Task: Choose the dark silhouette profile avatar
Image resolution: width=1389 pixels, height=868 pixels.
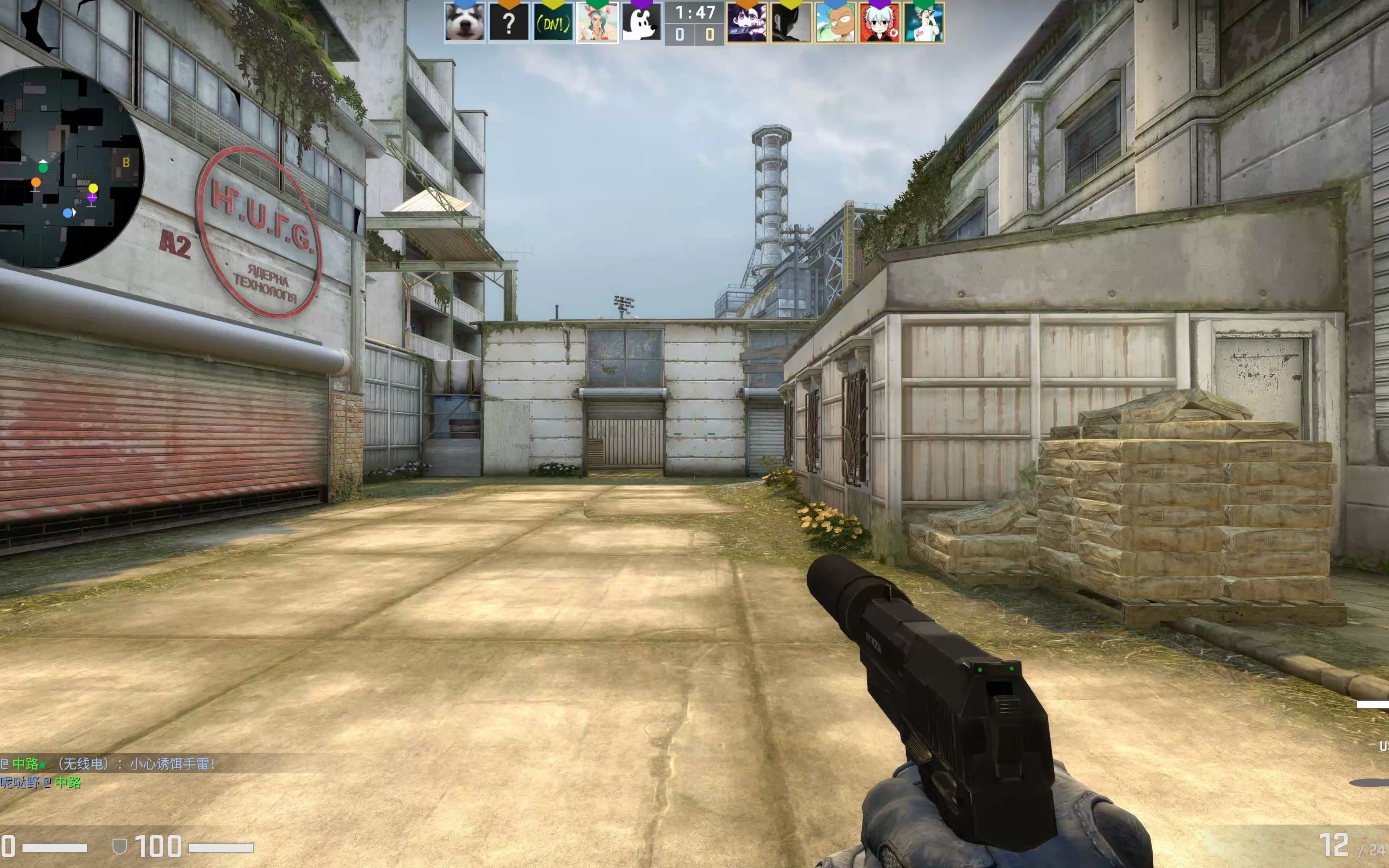Action: pyautogui.click(x=791, y=23)
